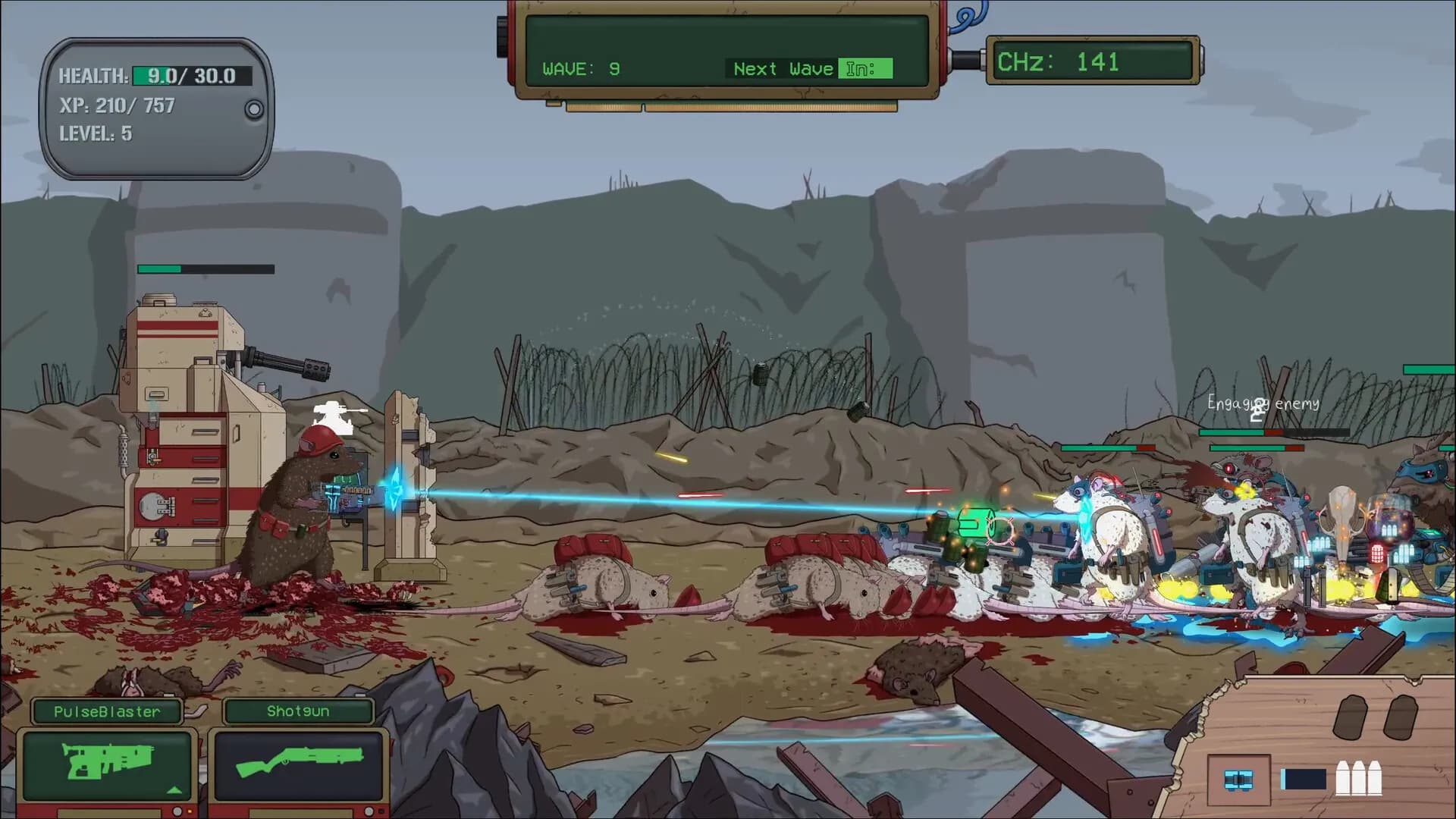Open the PulseBlaster weapon details screen
This screenshot has height=819, width=1456.
pyautogui.click(x=106, y=761)
